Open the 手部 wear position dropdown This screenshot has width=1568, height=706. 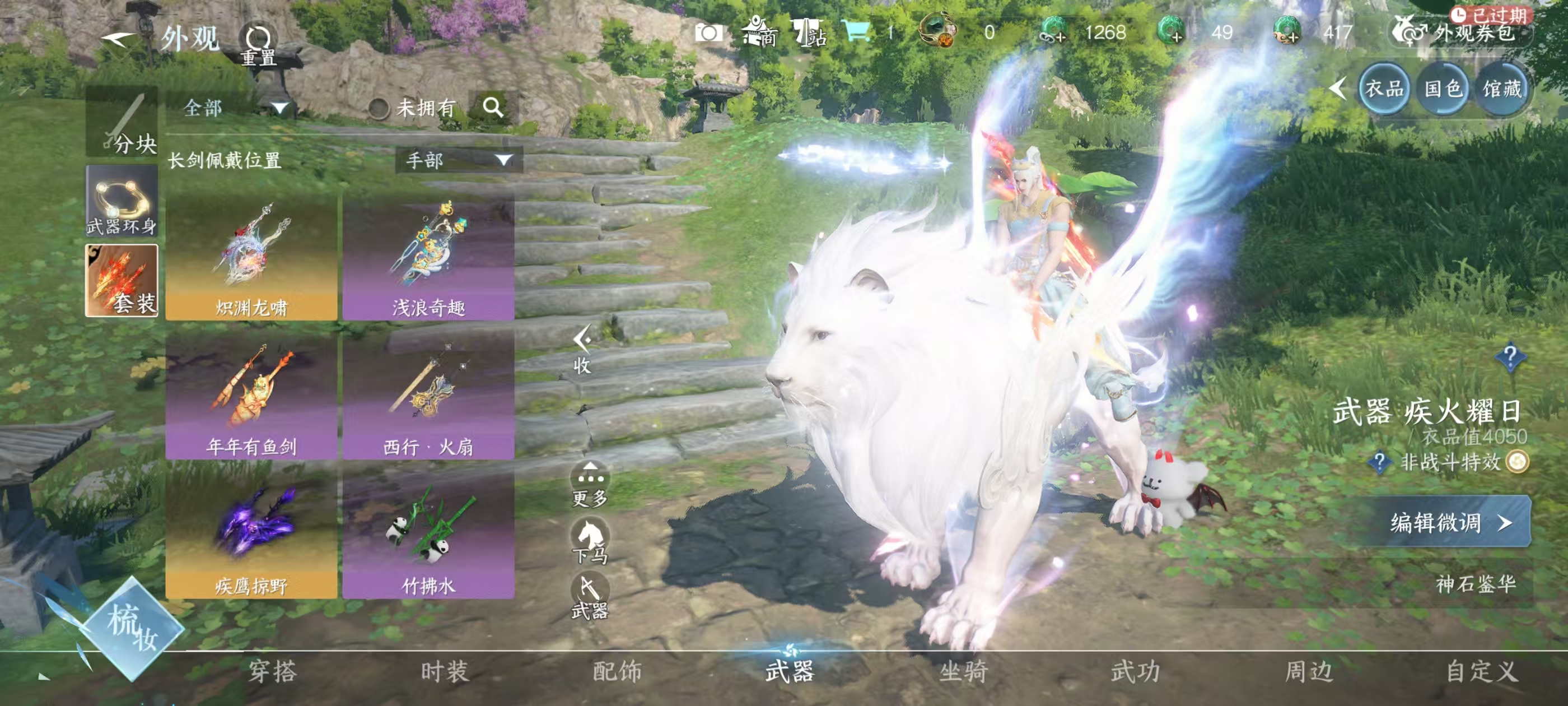pyautogui.click(x=458, y=160)
